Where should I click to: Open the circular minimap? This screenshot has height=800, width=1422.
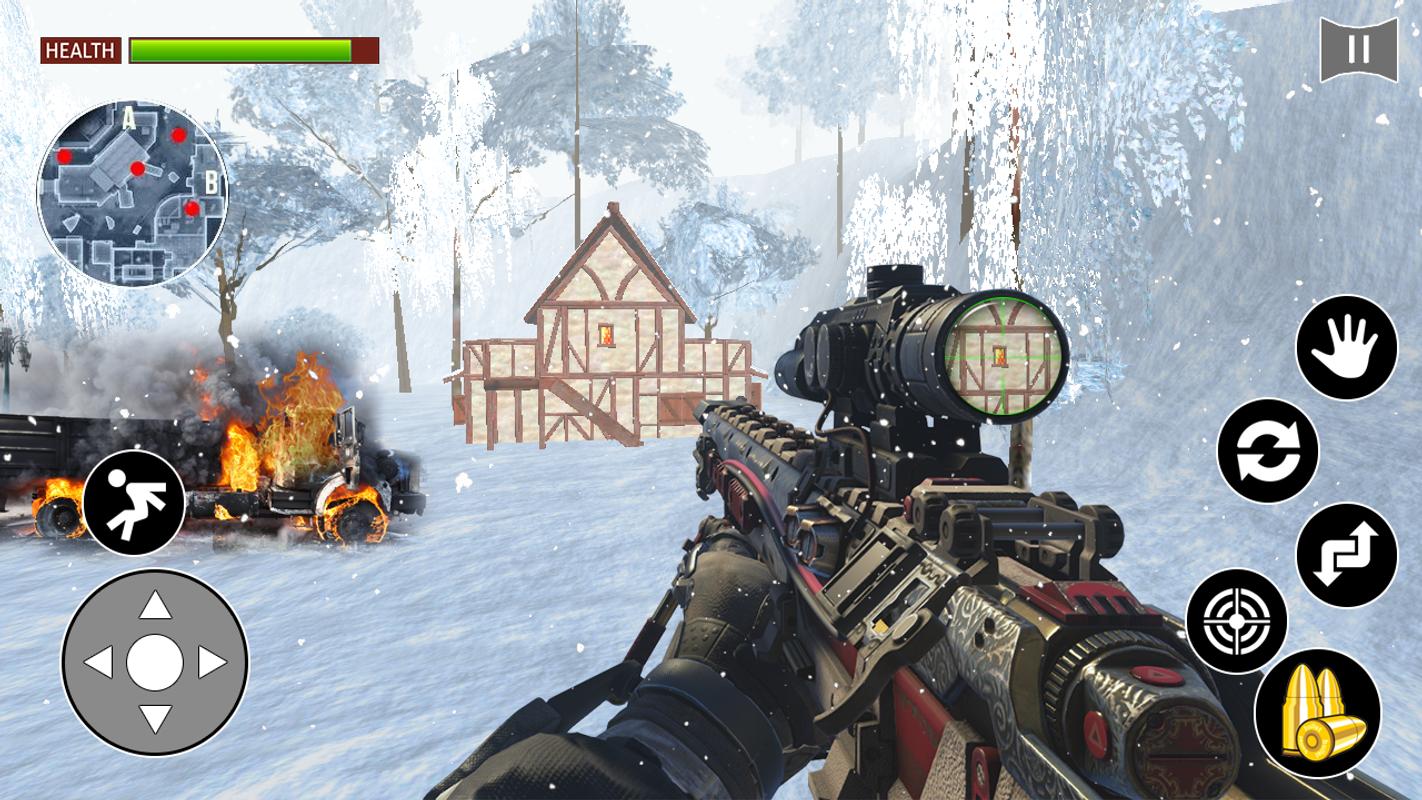tap(132, 193)
